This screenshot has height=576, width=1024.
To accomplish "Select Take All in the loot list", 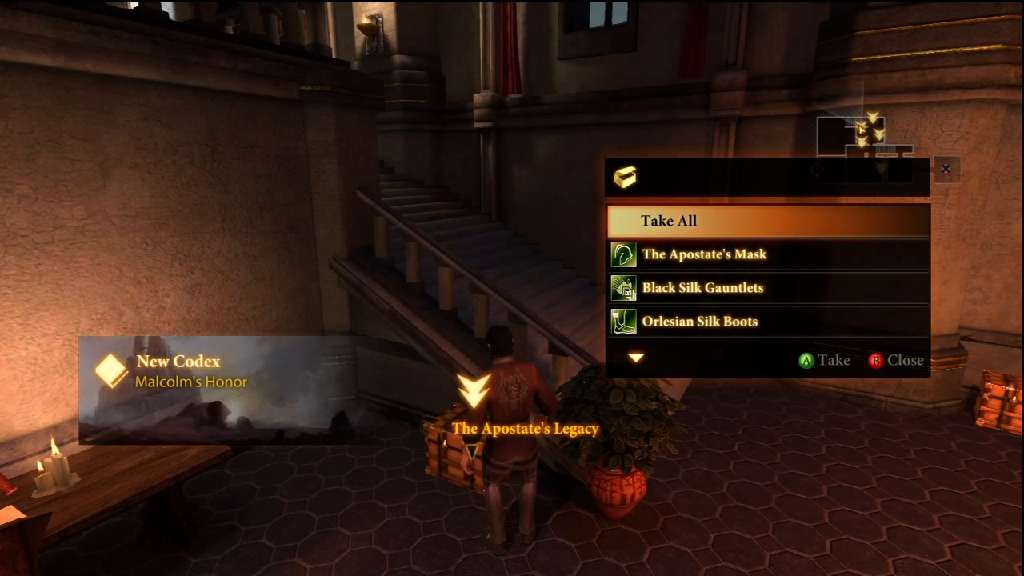I will coord(767,221).
